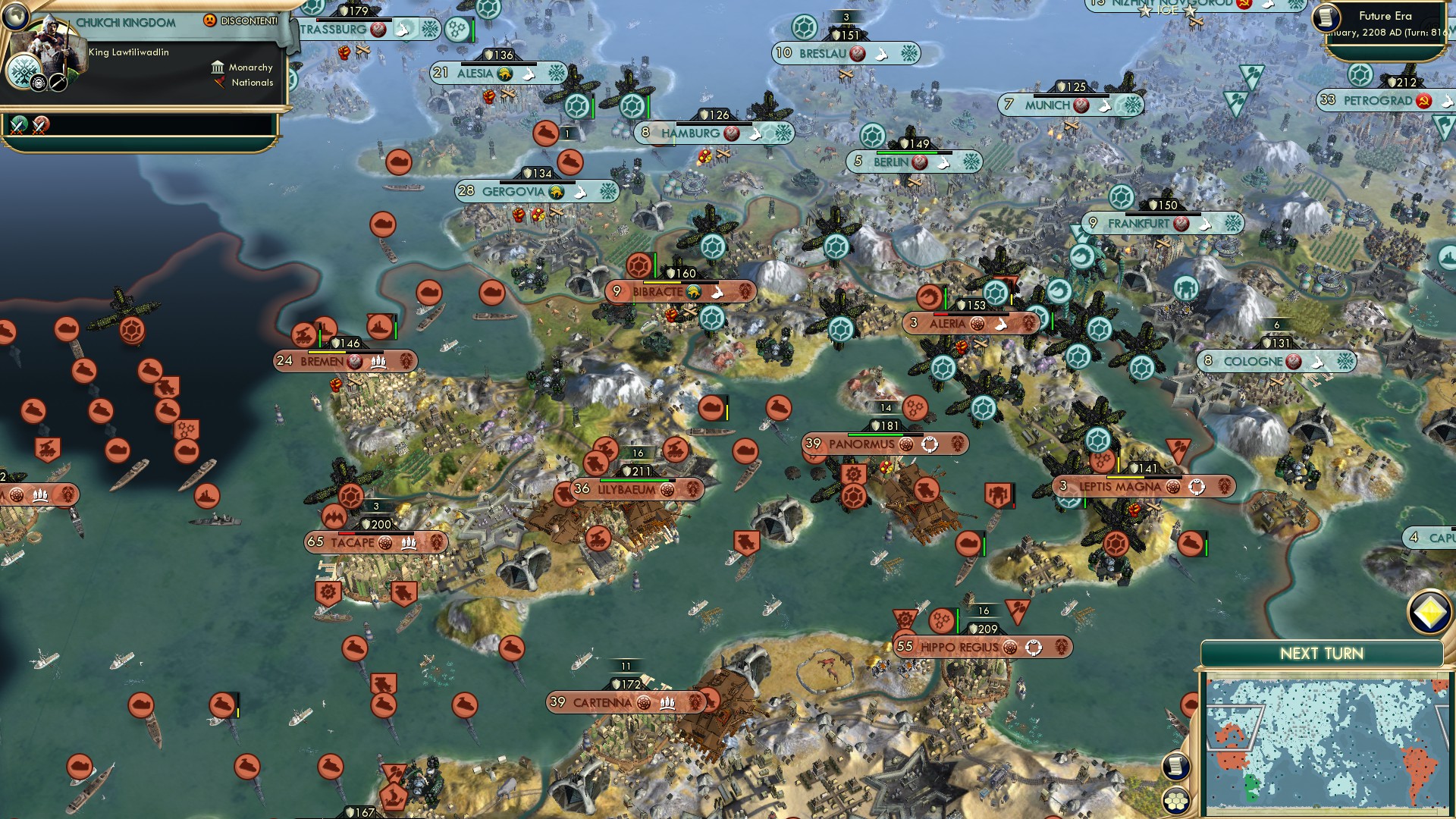Screen dimensions: 1456x819
Task: Click the ship icons on Bremen's city banner
Action: point(378,362)
